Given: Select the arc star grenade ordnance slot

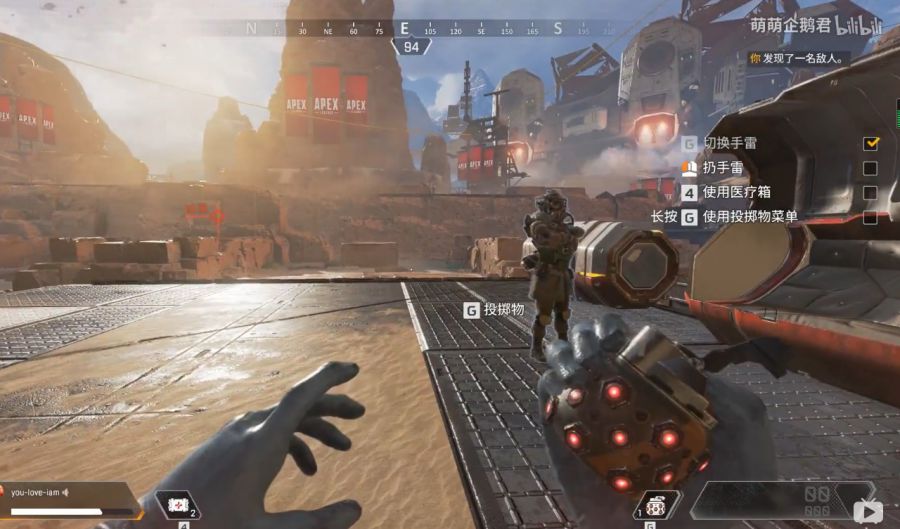Looking at the screenshot, I should pos(657,506).
